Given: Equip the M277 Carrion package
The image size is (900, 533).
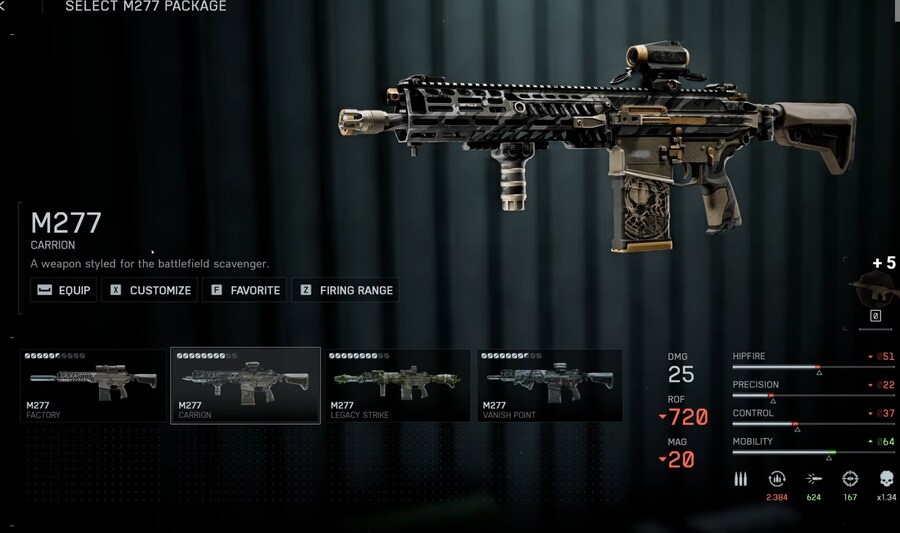Looking at the screenshot, I should tap(63, 290).
